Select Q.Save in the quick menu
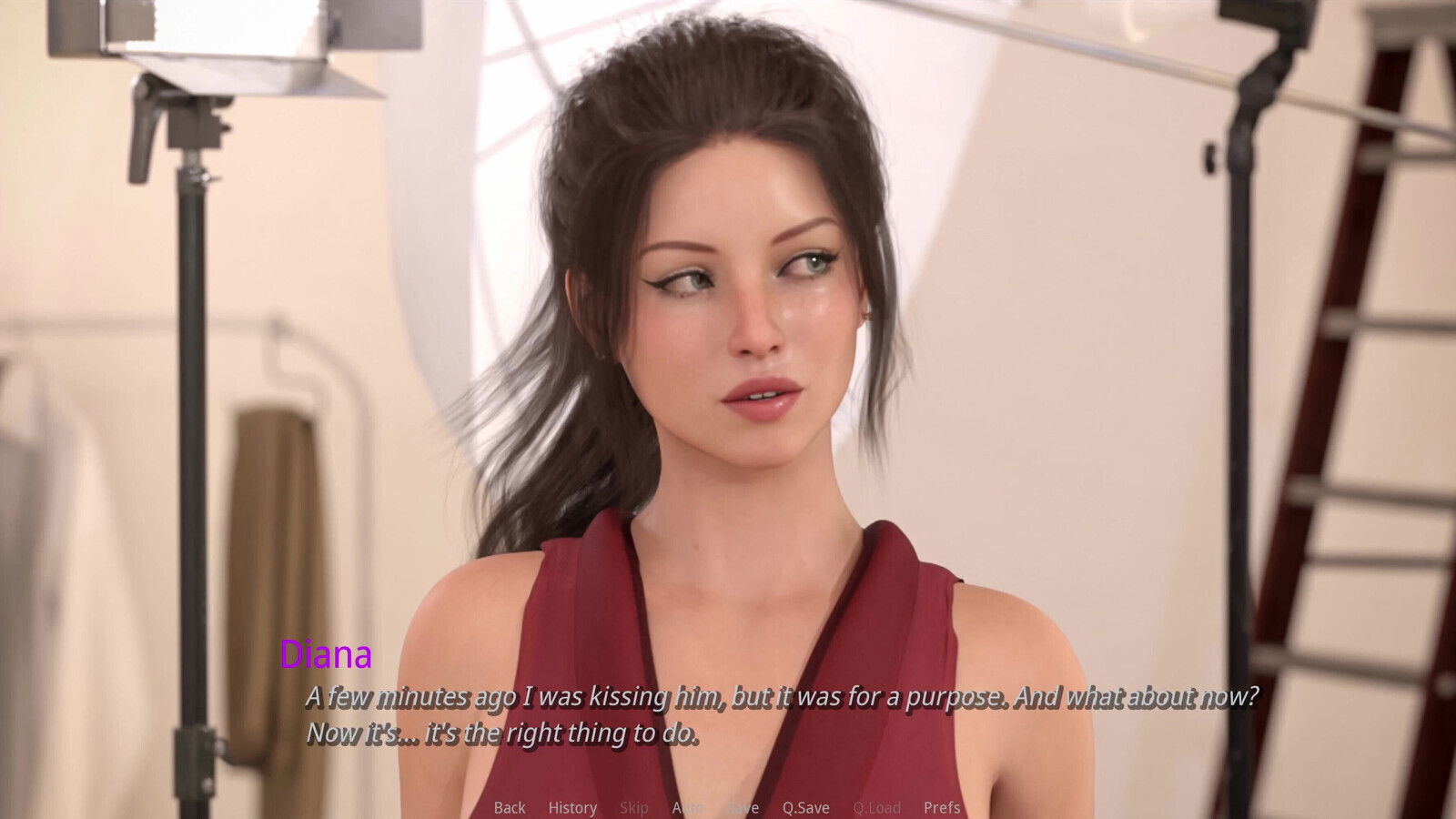 806,807
